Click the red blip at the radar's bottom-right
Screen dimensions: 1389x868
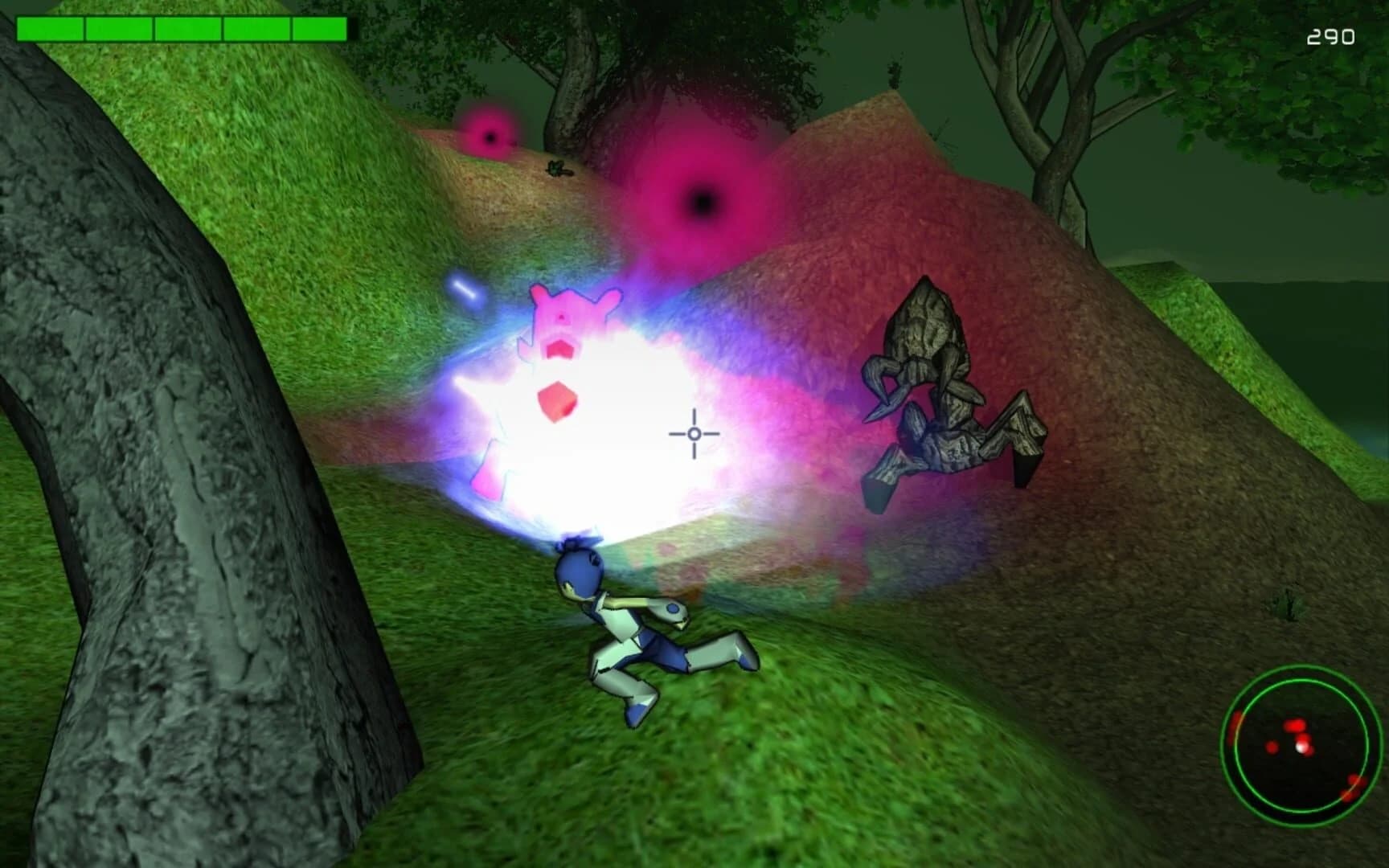[x=1352, y=786]
